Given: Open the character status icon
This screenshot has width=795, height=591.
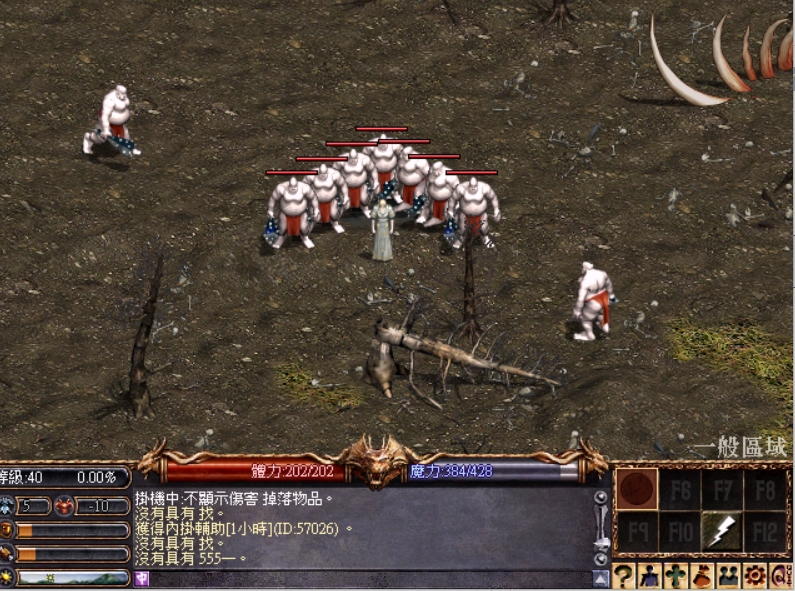Looking at the screenshot, I should coord(650,576).
